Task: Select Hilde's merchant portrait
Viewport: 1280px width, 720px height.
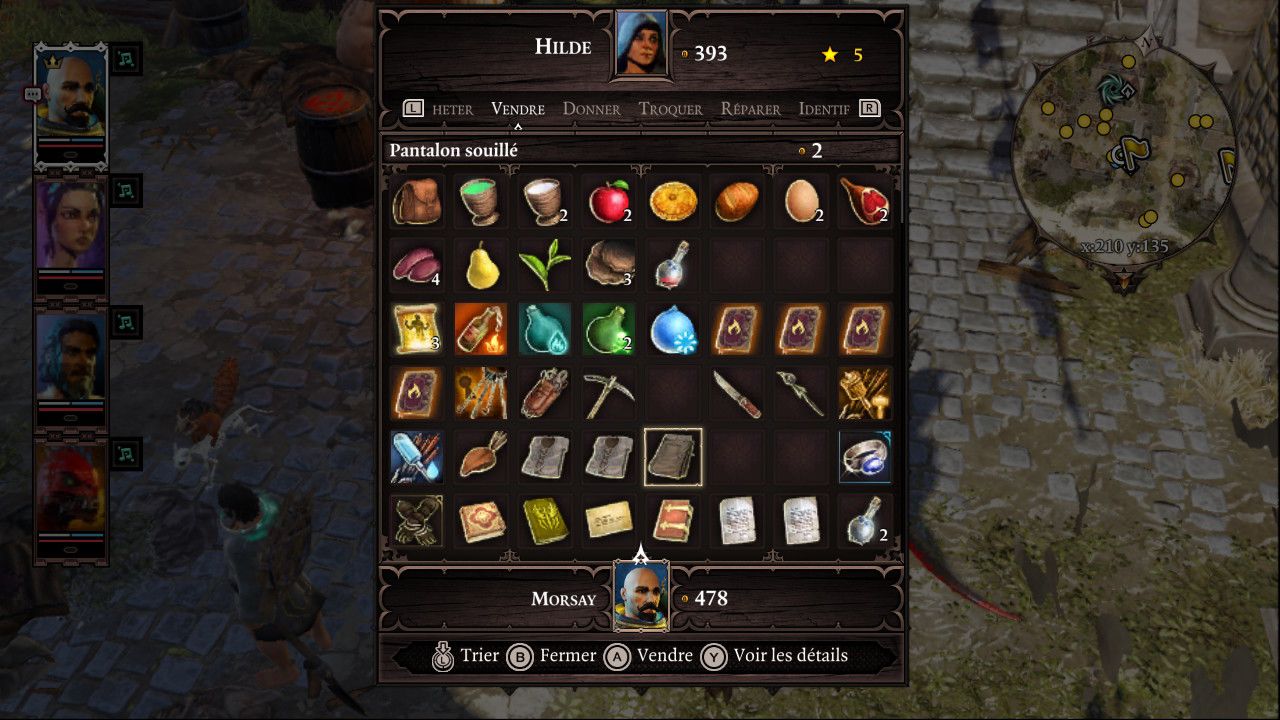Action: click(x=641, y=44)
